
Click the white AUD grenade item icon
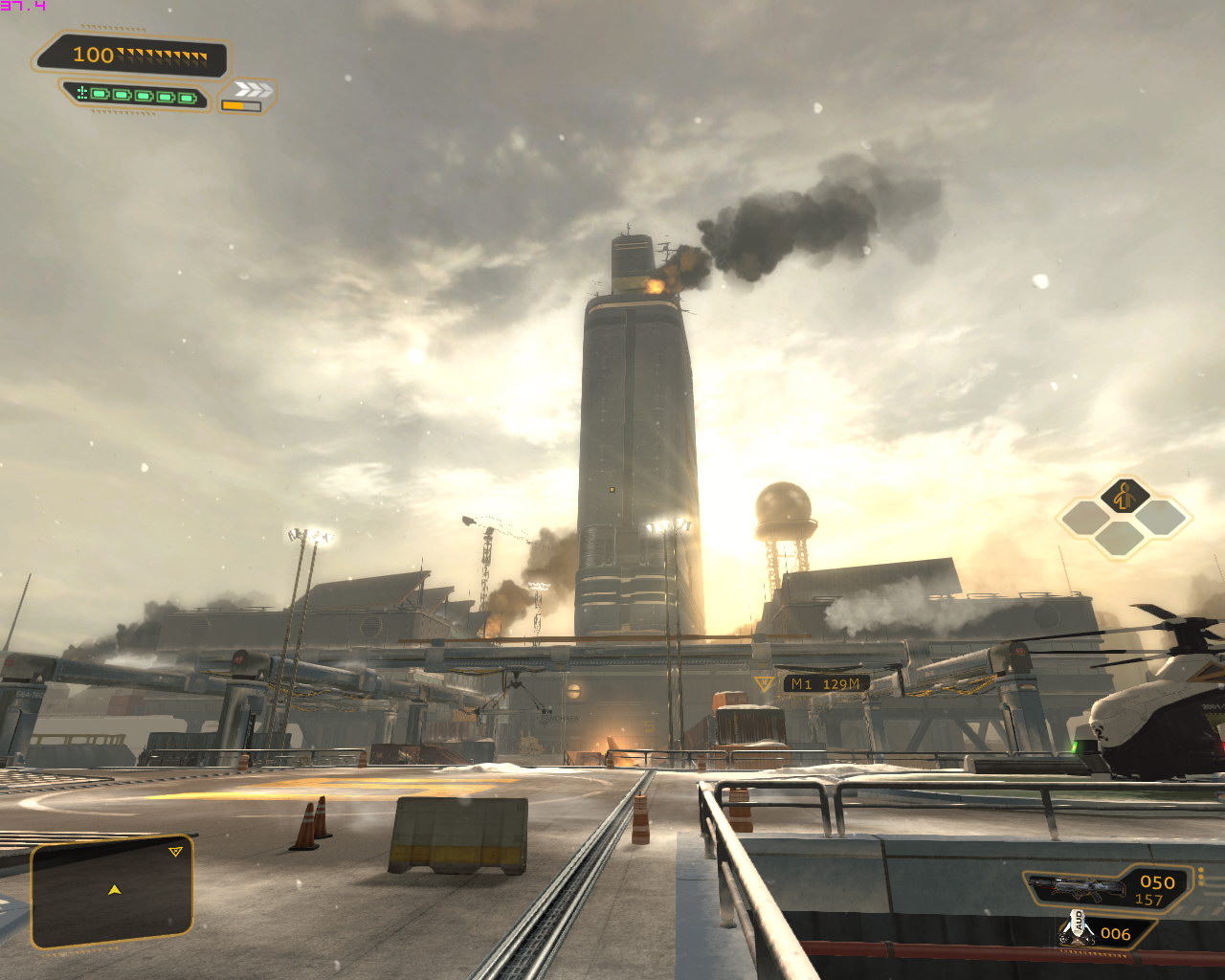tap(1077, 928)
